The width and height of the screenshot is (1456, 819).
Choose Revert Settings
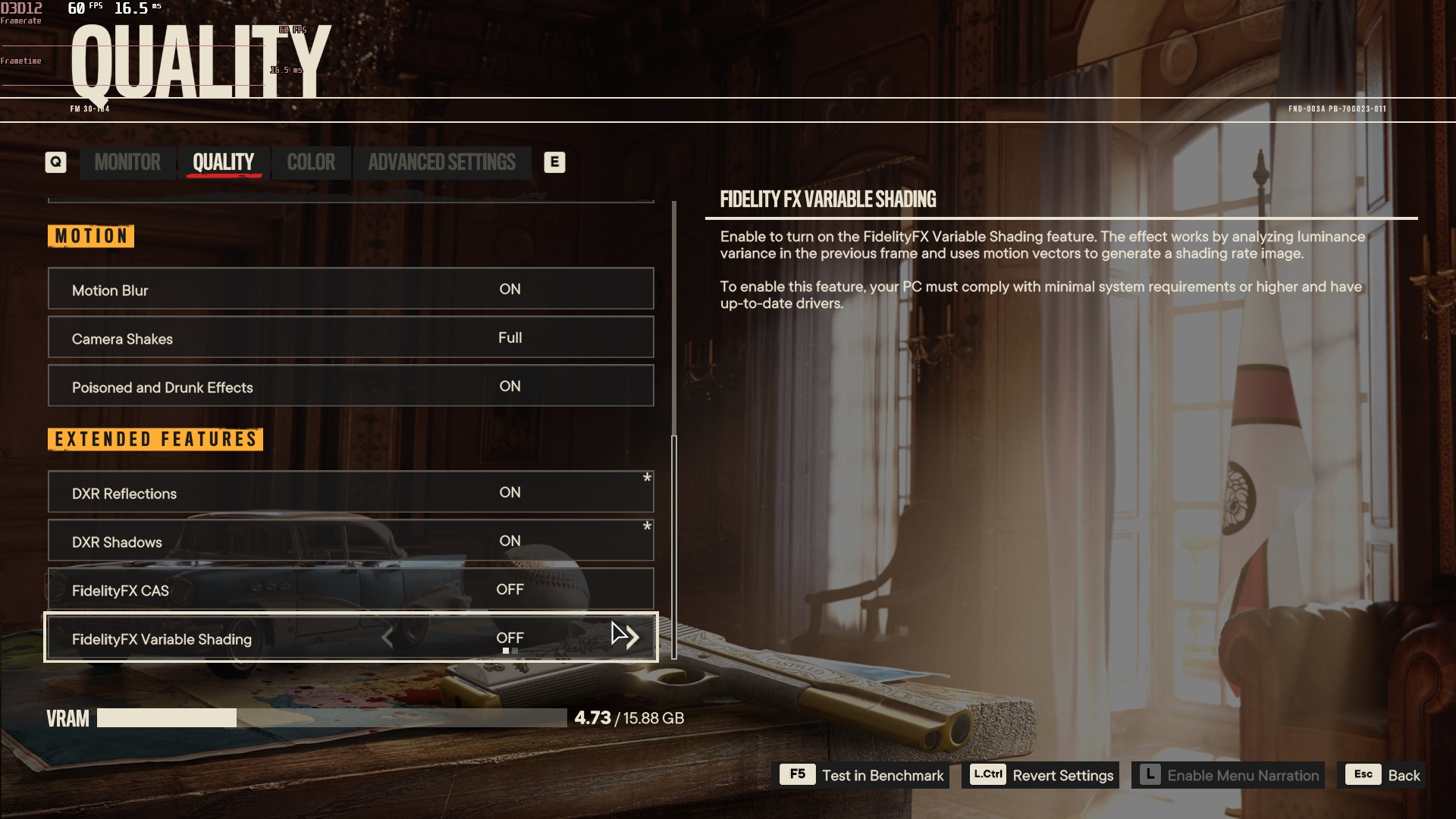[1040, 775]
